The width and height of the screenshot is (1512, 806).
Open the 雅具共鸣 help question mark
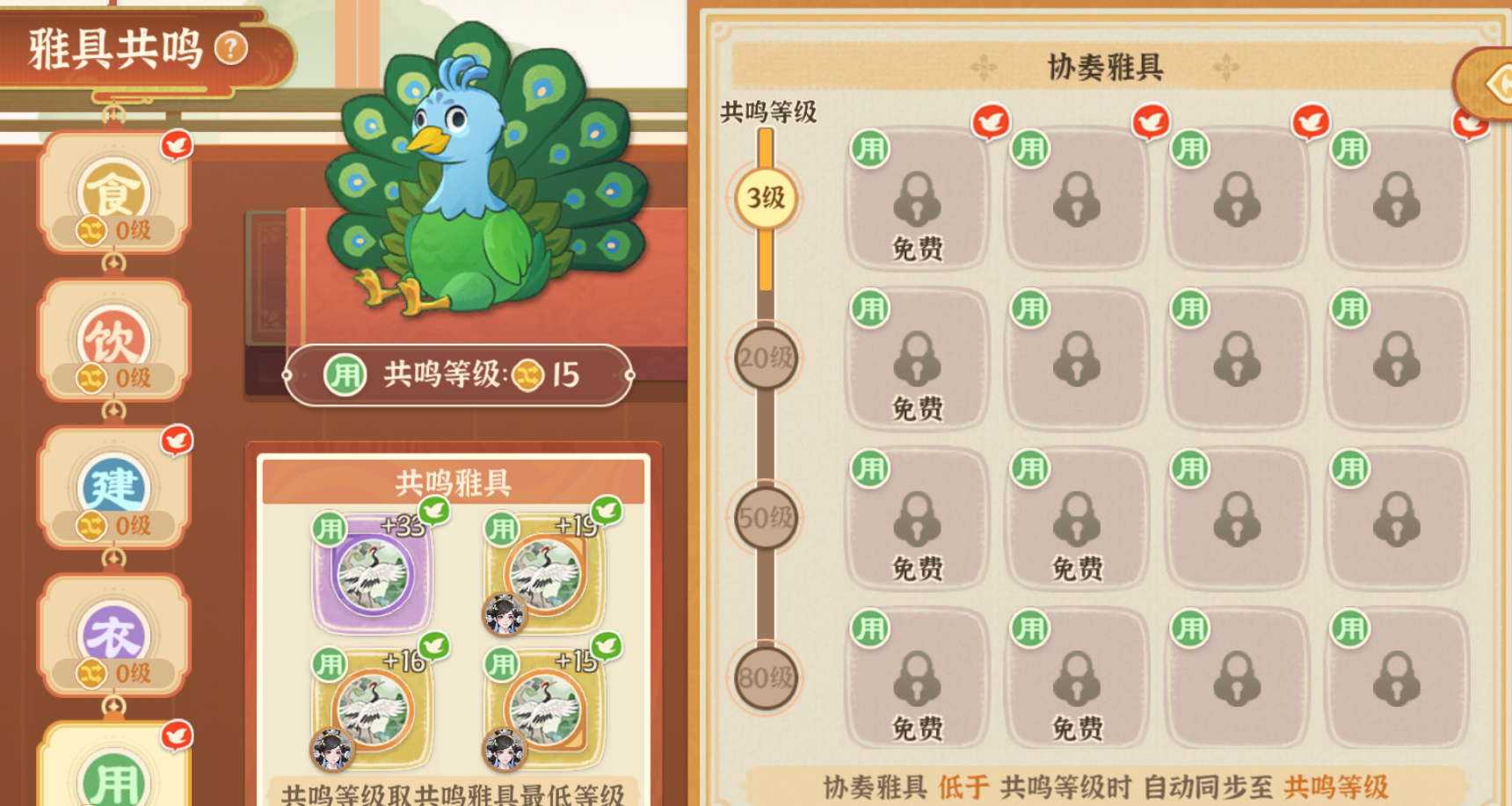(x=231, y=48)
